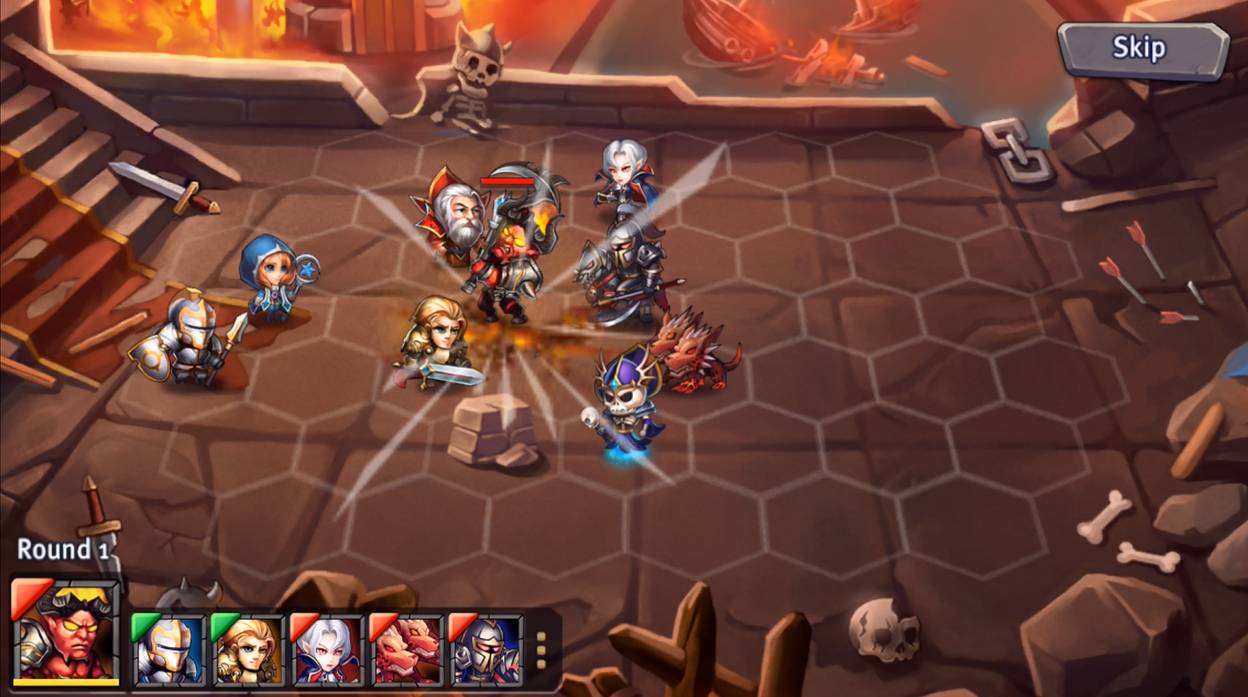Choose the blonde swordswoman turn portrait
Image resolution: width=1248 pixels, height=697 pixels.
click(247, 650)
